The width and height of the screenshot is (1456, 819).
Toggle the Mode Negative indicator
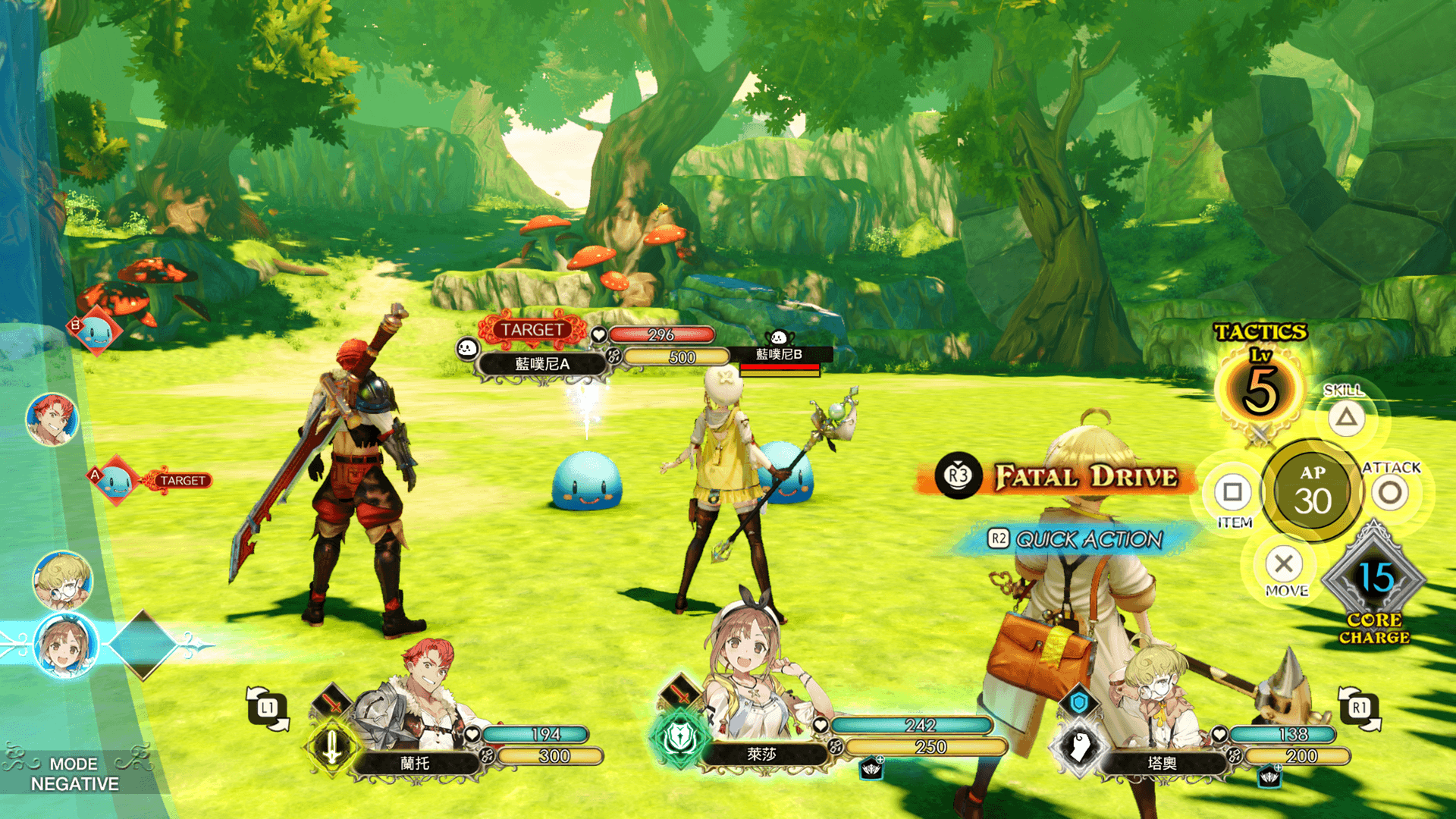pyautogui.click(x=74, y=773)
